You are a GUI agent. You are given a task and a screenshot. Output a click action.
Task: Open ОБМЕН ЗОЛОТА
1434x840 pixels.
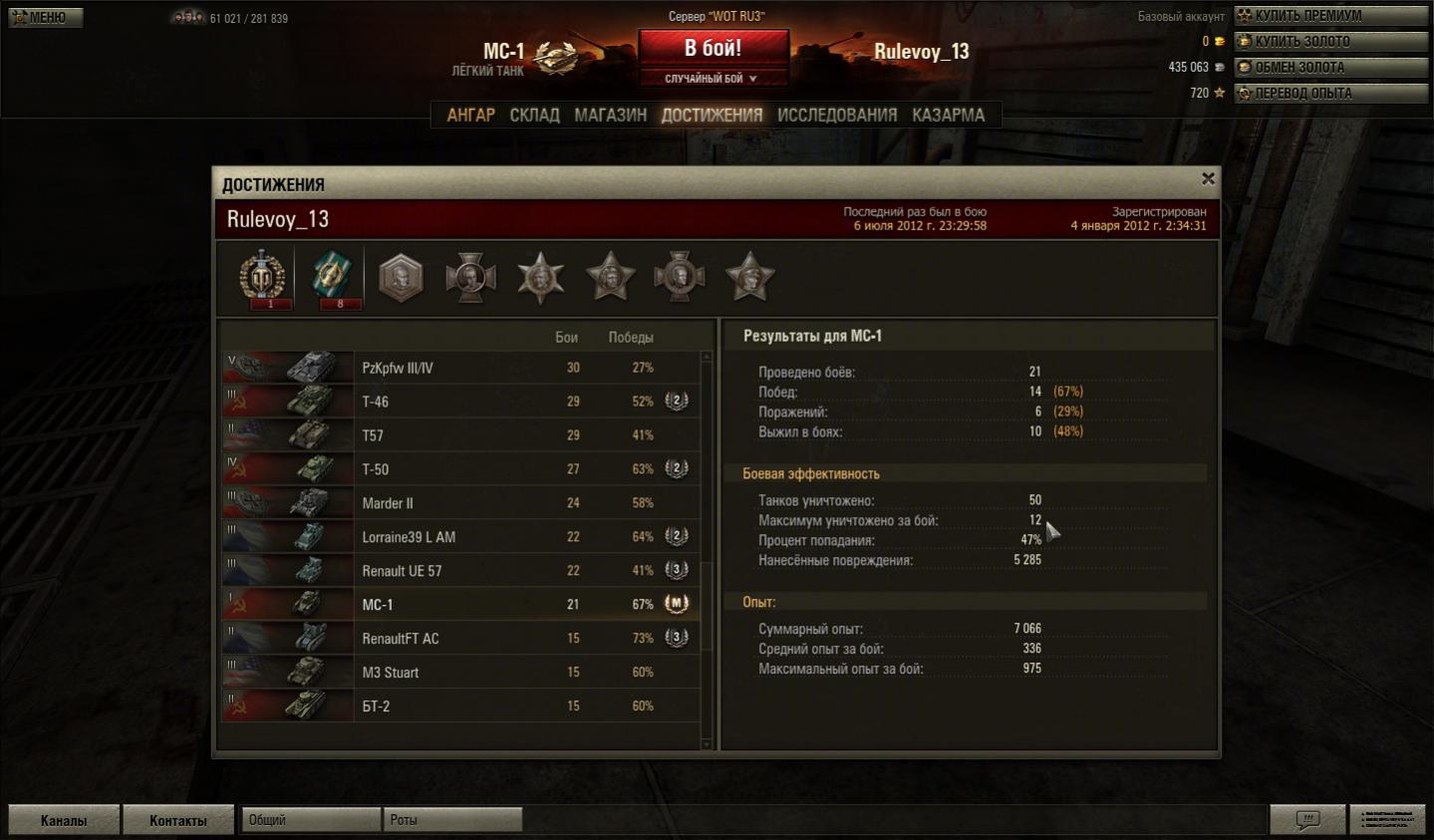[1330, 68]
